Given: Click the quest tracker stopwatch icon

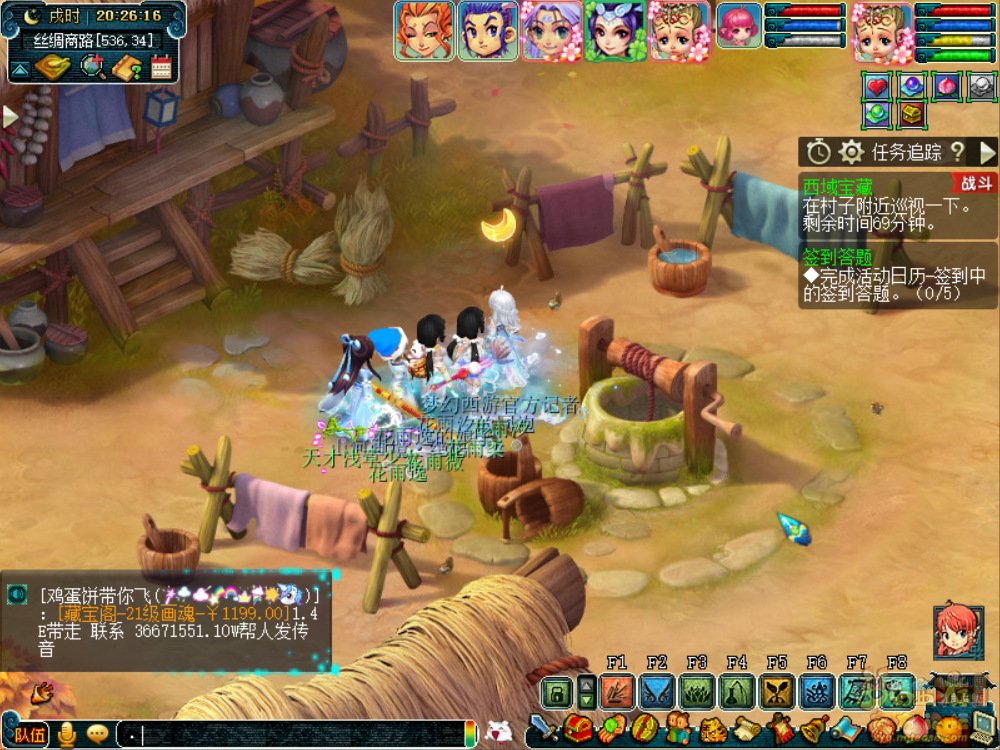Looking at the screenshot, I should [819, 152].
